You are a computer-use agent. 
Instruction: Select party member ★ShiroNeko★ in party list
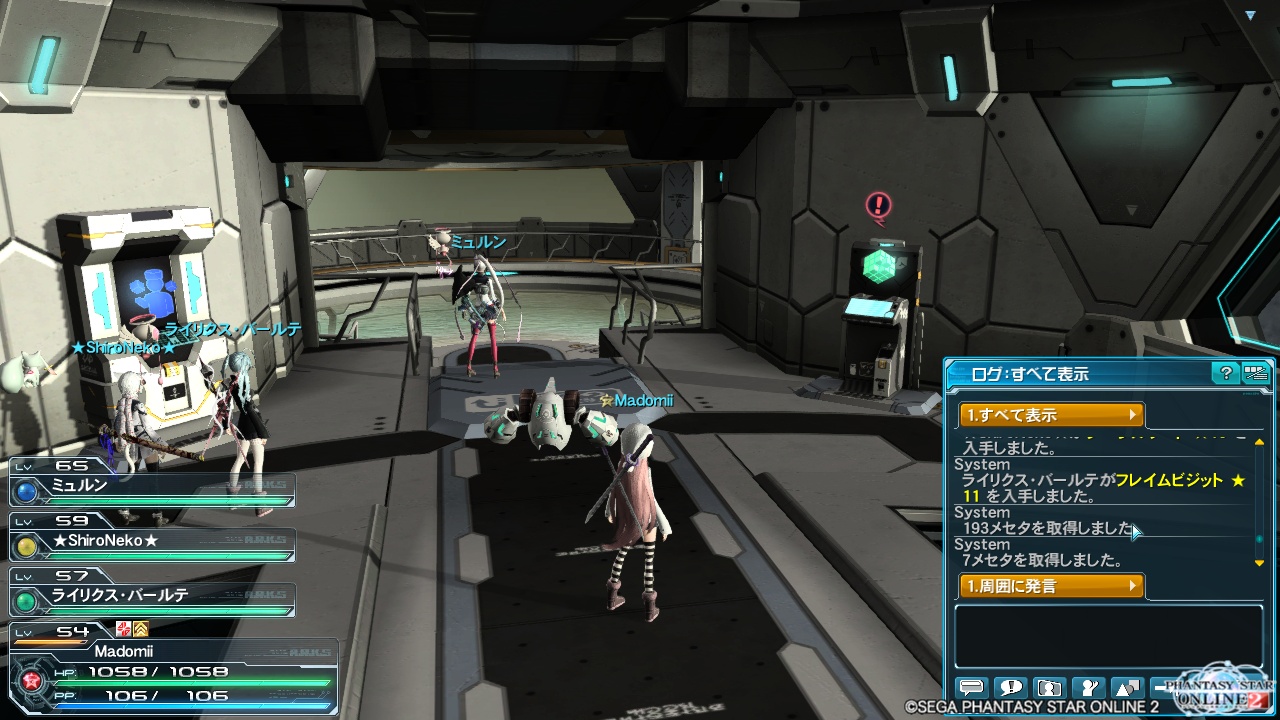point(152,542)
